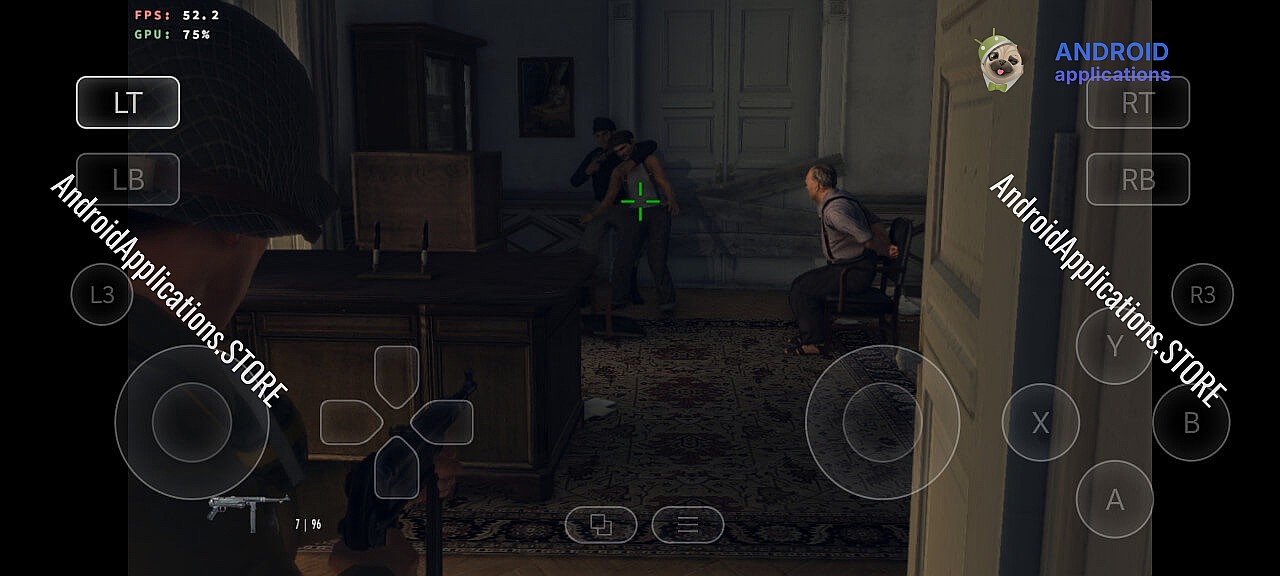The width and height of the screenshot is (1280, 576).
Task: Tap the LT trigger button
Action: pos(128,102)
